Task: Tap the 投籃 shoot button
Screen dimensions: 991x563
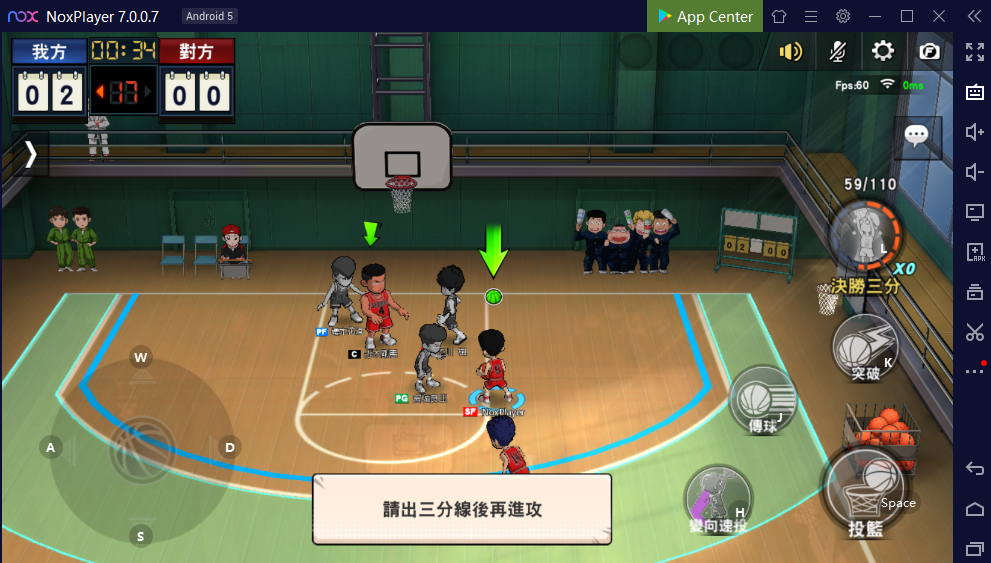Action: (864, 491)
